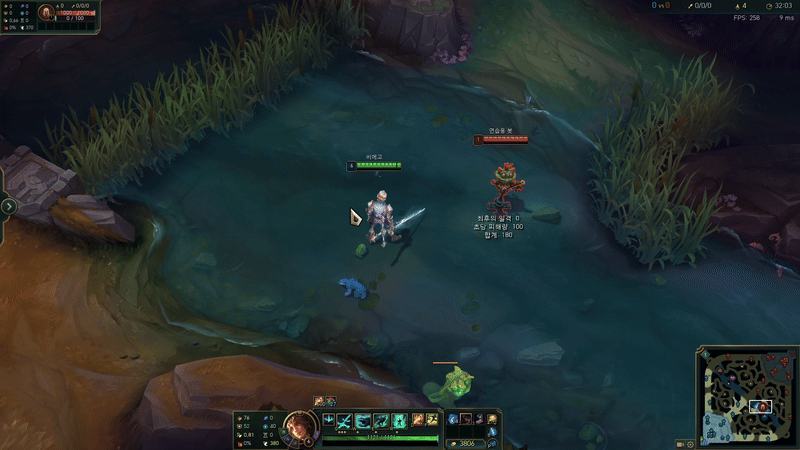The height and width of the screenshot is (450, 800).
Task: Cast the second summoner spell
Action: point(432,420)
